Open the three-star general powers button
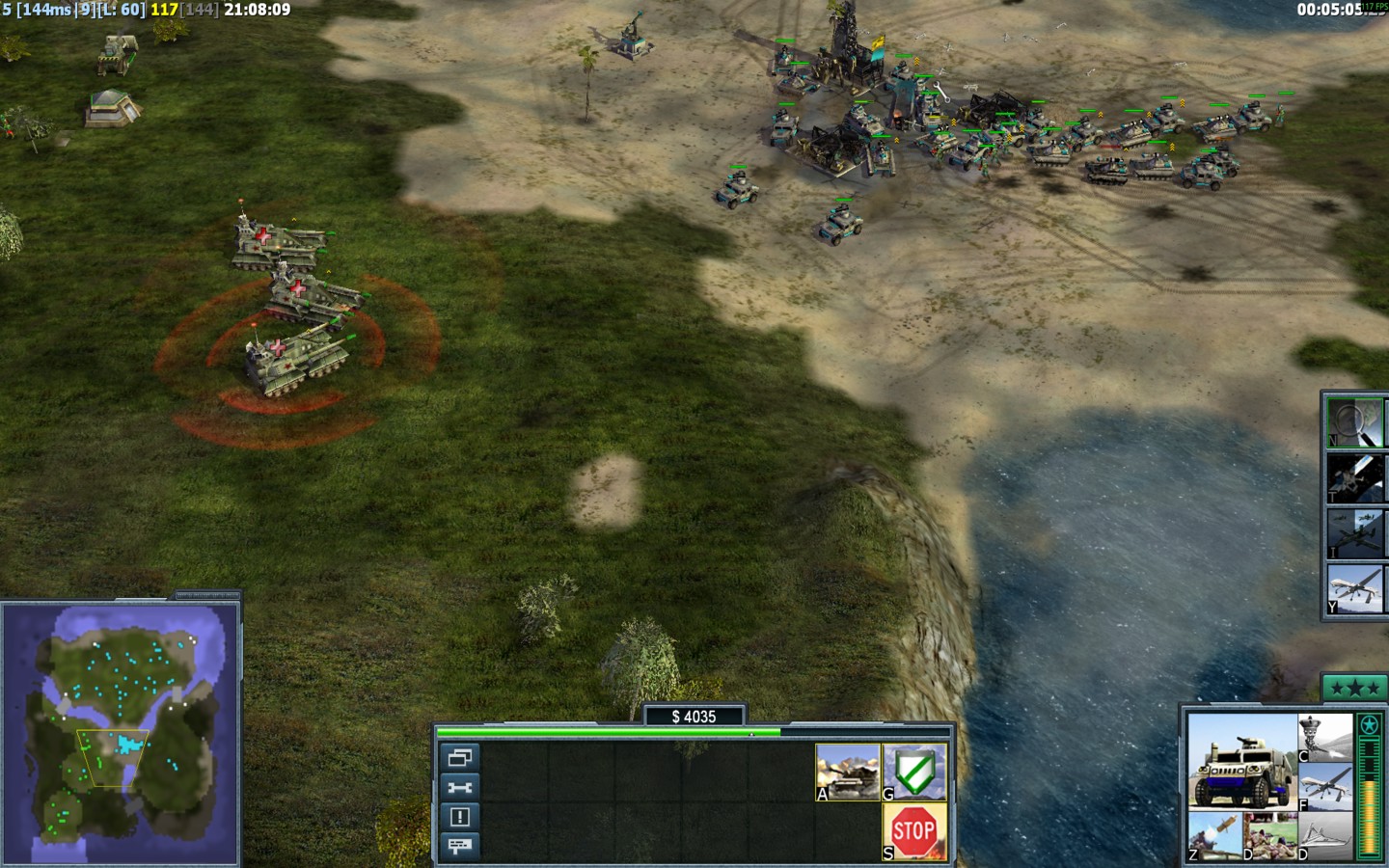1389x868 pixels. point(1354,688)
